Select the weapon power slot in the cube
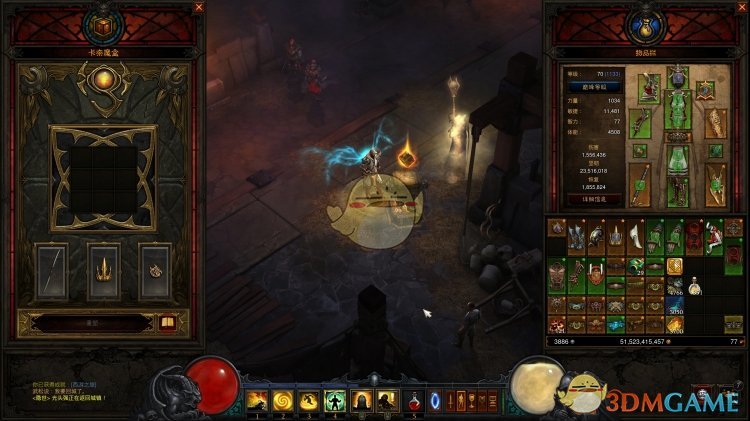This screenshot has height=421, width=750. click(52, 271)
